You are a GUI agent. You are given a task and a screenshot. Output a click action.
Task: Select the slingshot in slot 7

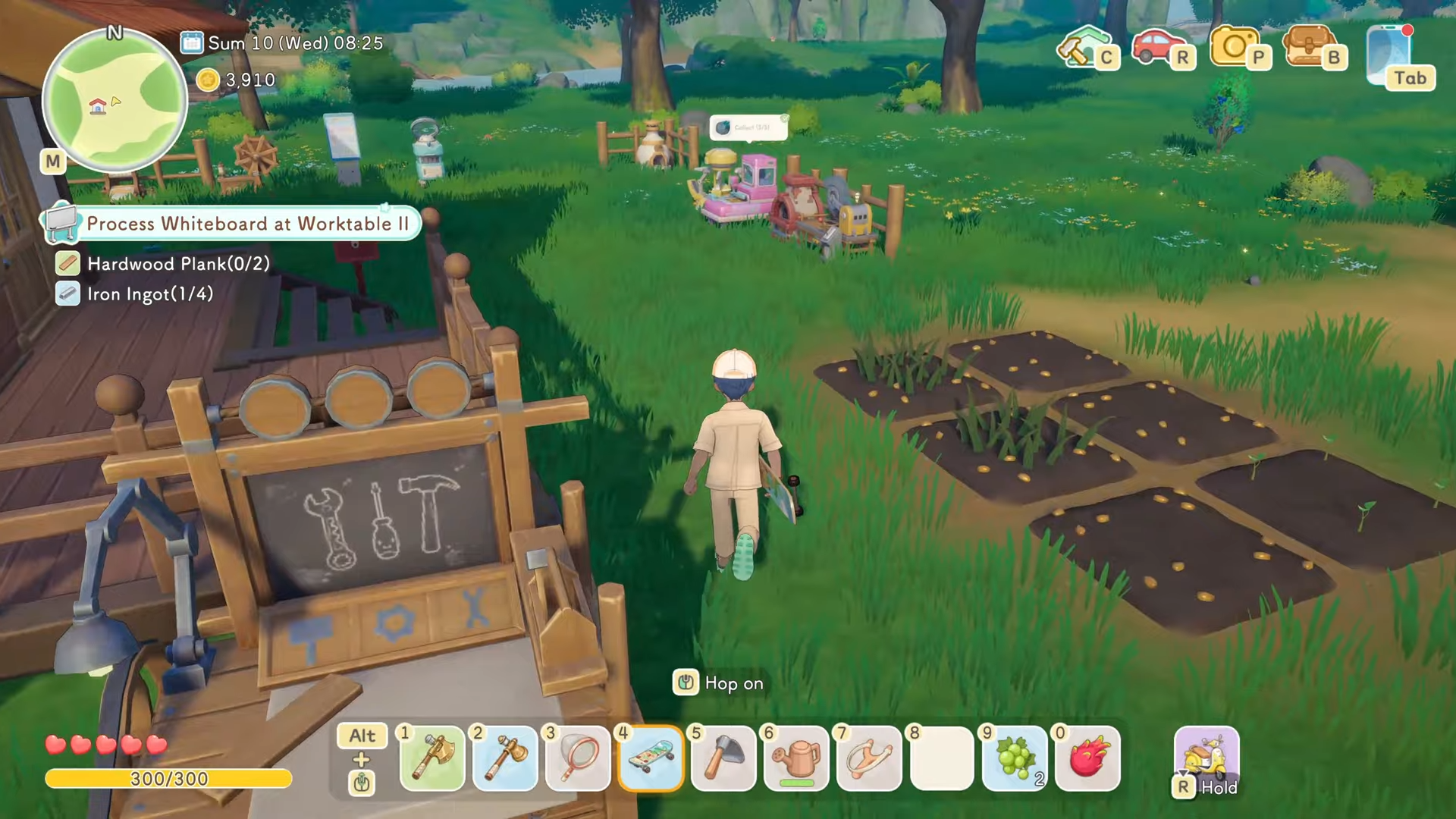pyautogui.click(x=869, y=758)
